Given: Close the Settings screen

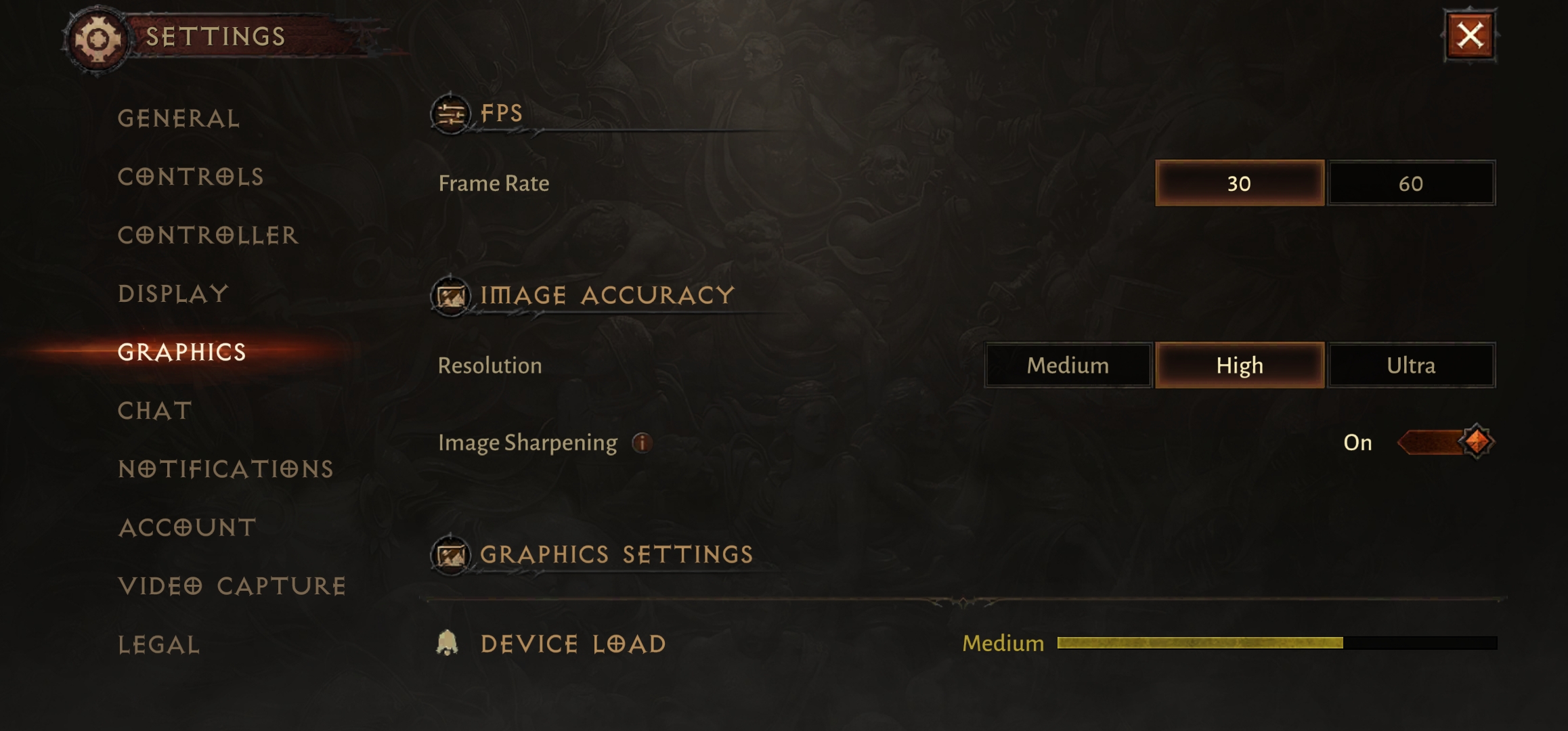Looking at the screenshot, I should click(1470, 36).
